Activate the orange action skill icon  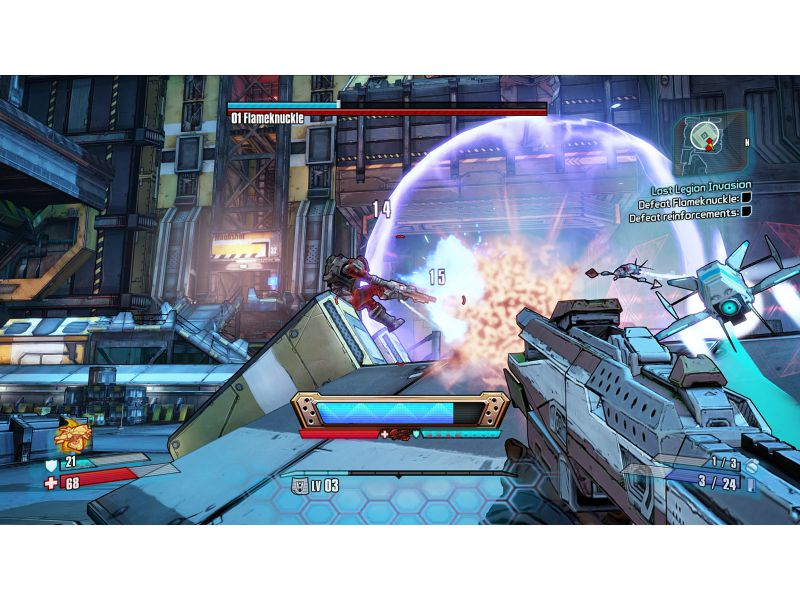(x=73, y=435)
